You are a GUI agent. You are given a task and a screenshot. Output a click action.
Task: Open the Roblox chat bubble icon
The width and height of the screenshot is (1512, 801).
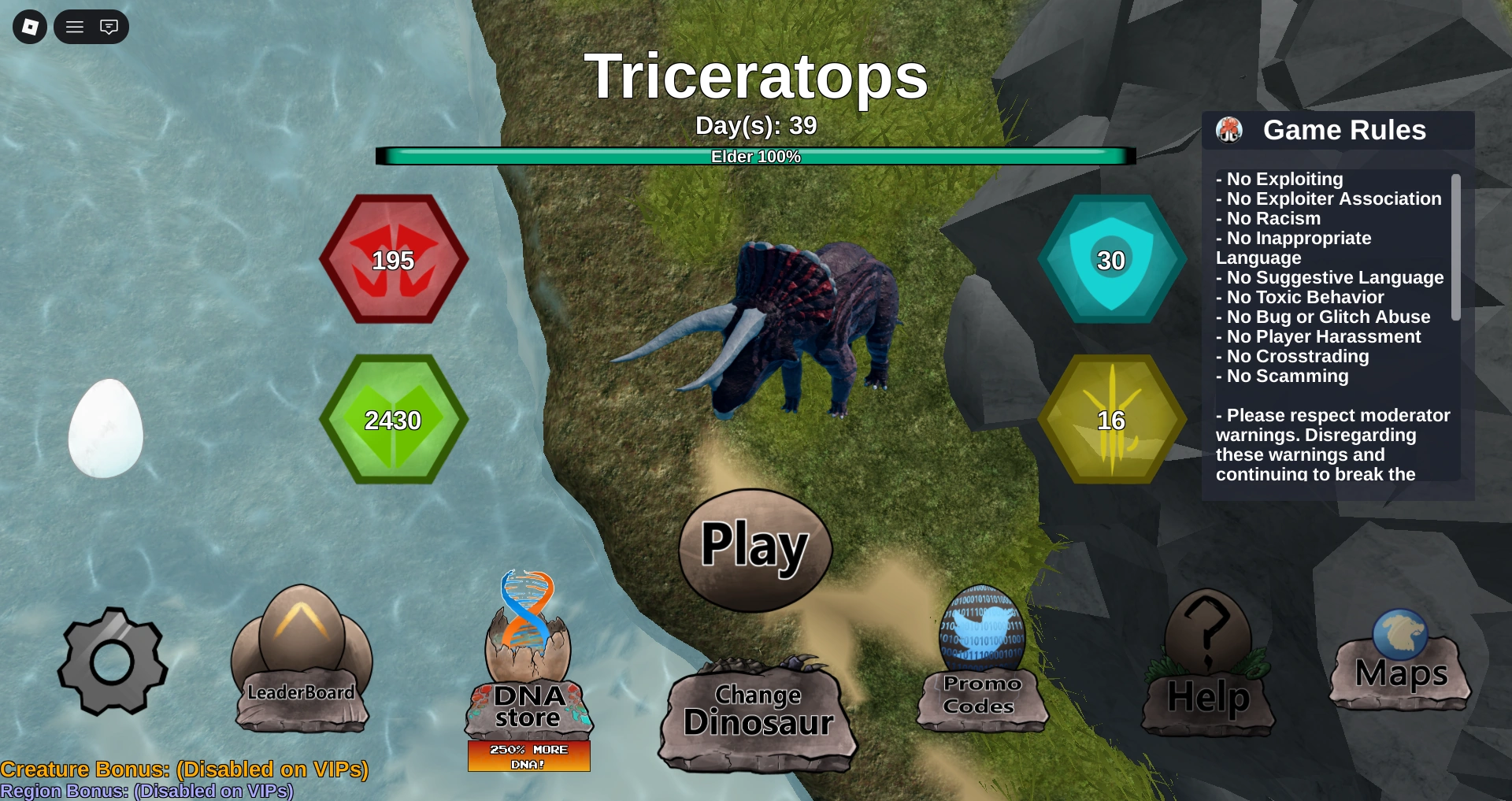tap(109, 26)
